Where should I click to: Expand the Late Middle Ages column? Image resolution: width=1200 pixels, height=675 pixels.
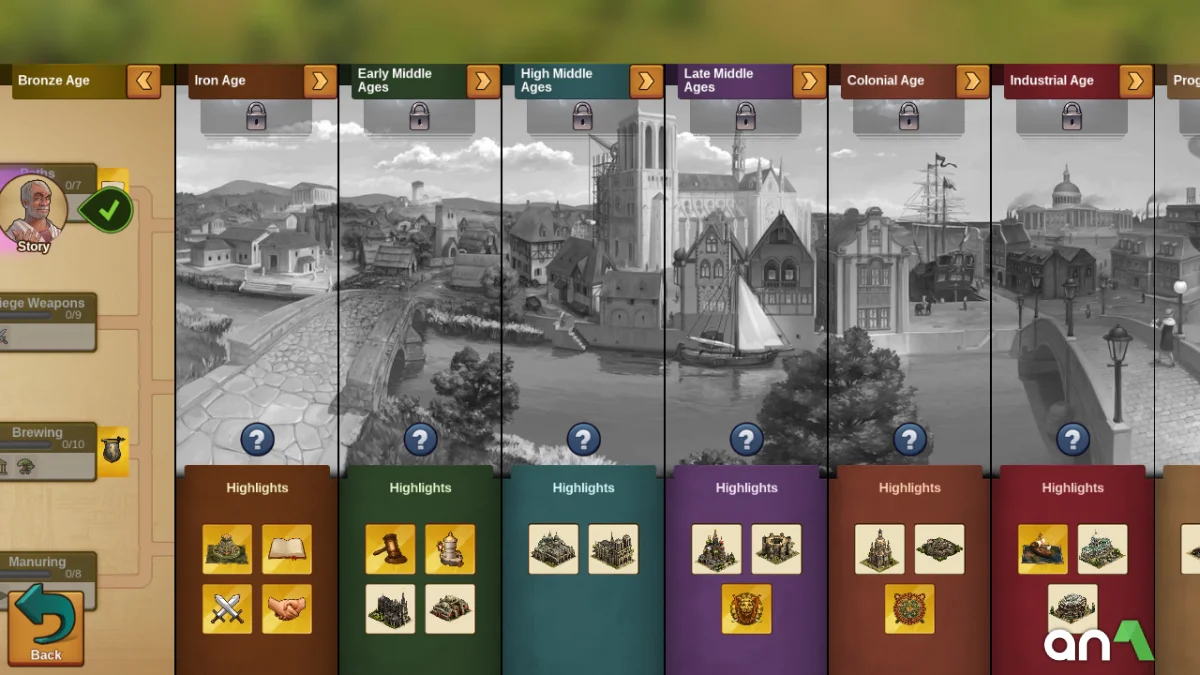[x=809, y=81]
